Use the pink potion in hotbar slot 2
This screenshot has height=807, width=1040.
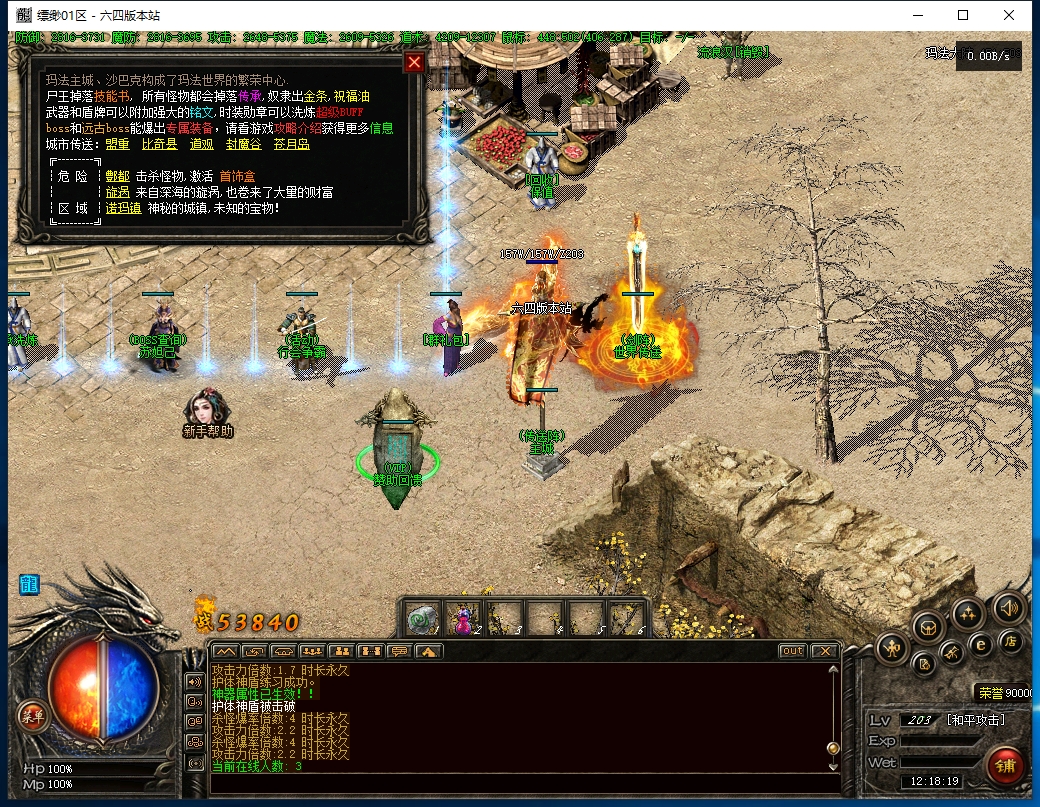(463, 619)
